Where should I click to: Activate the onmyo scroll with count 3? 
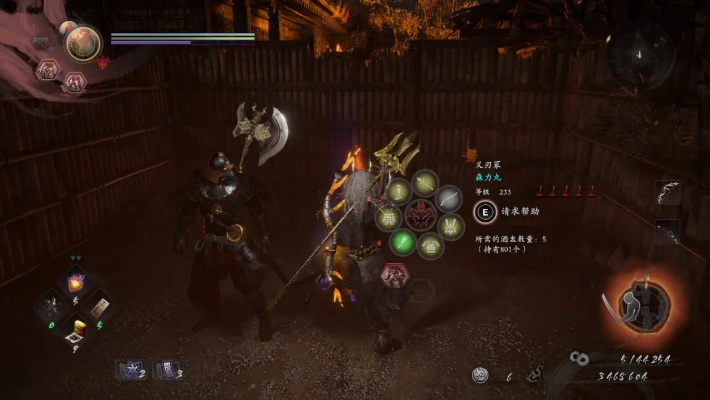click(166, 371)
